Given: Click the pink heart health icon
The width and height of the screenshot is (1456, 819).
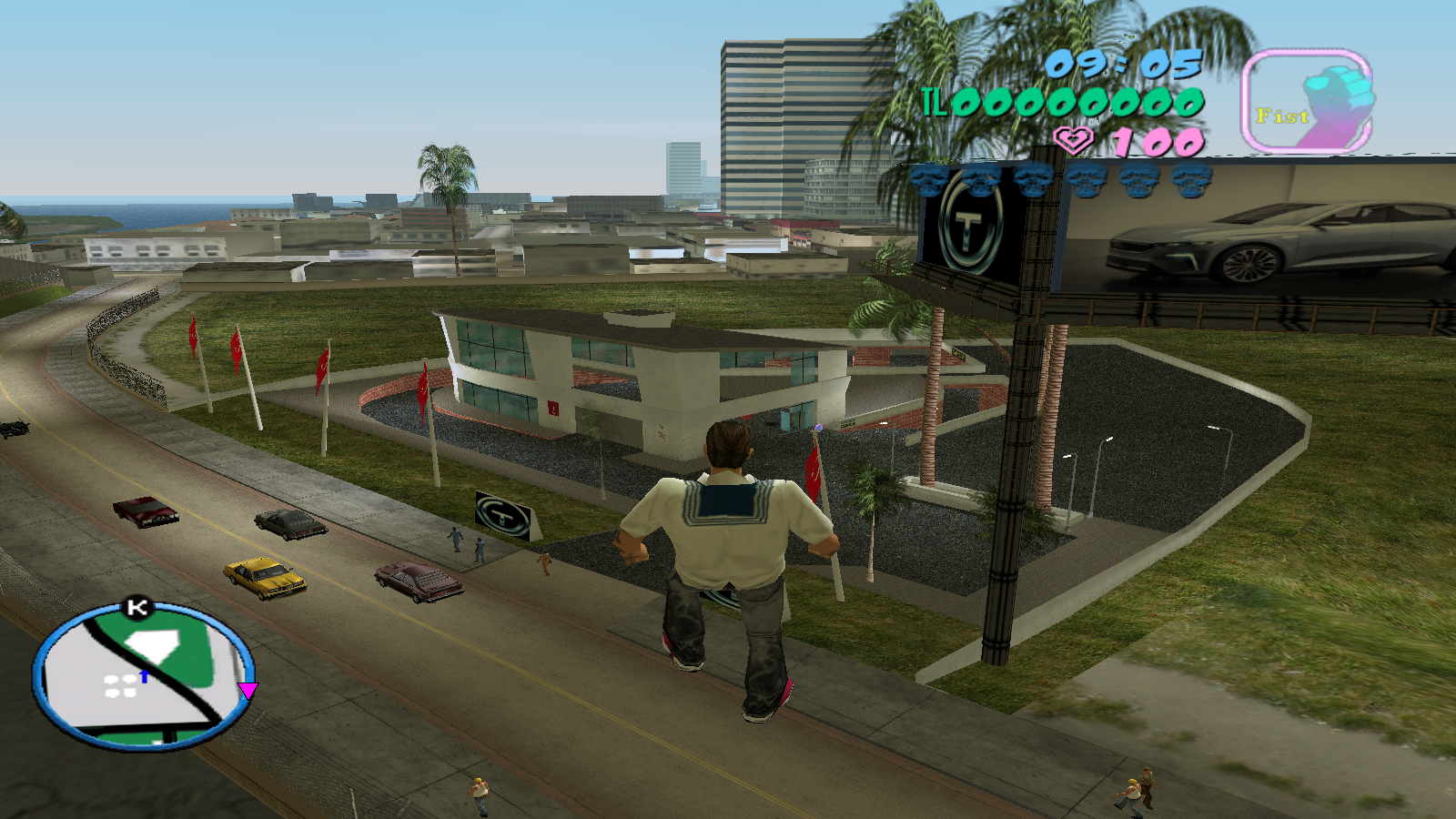Looking at the screenshot, I should (1072, 141).
